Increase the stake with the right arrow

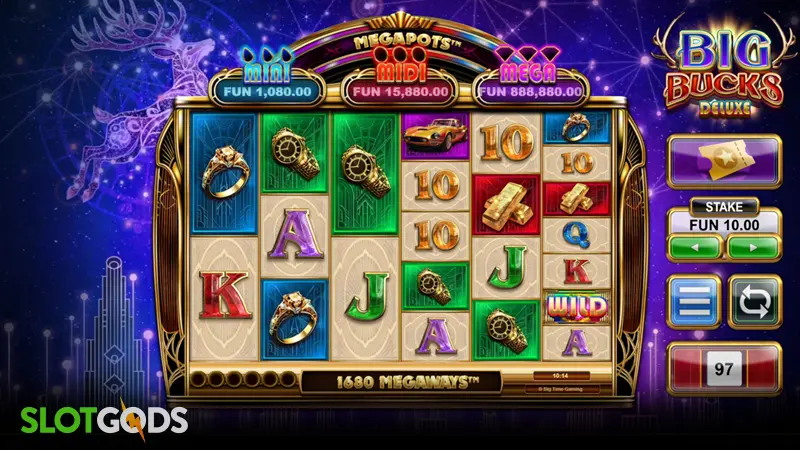(x=753, y=247)
